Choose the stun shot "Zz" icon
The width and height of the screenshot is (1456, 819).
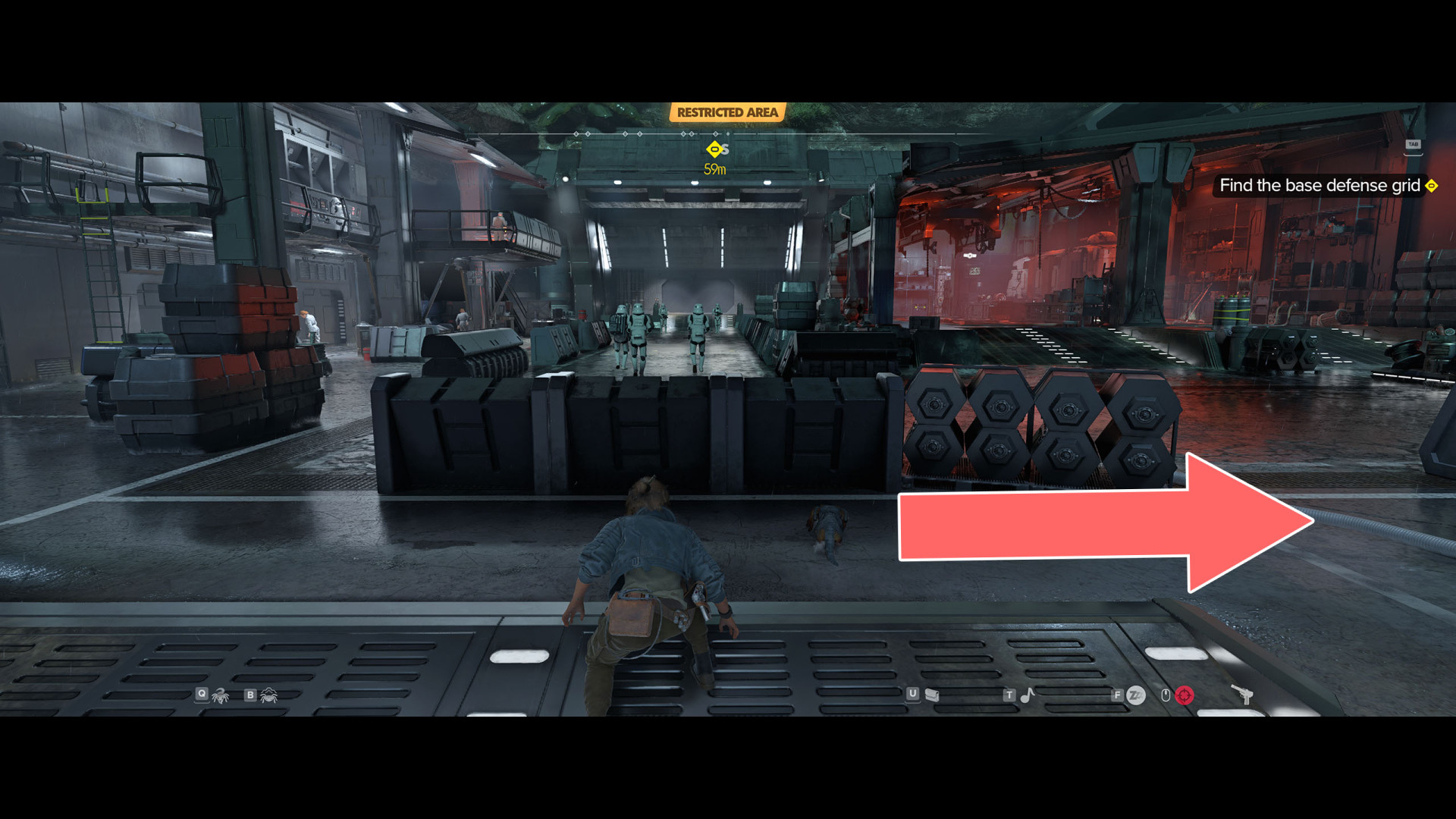click(x=1136, y=695)
